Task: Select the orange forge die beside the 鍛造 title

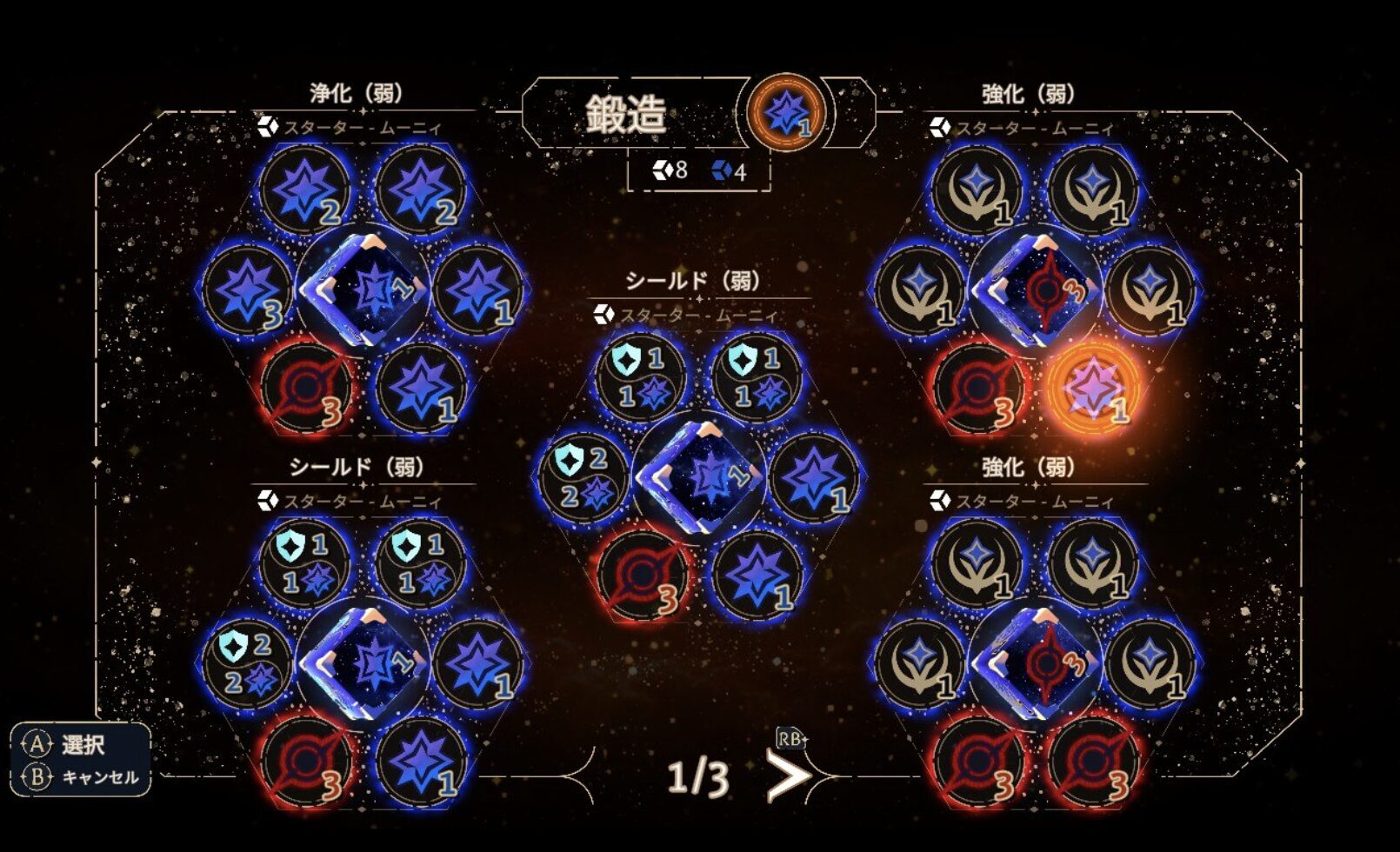Action: [x=785, y=113]
